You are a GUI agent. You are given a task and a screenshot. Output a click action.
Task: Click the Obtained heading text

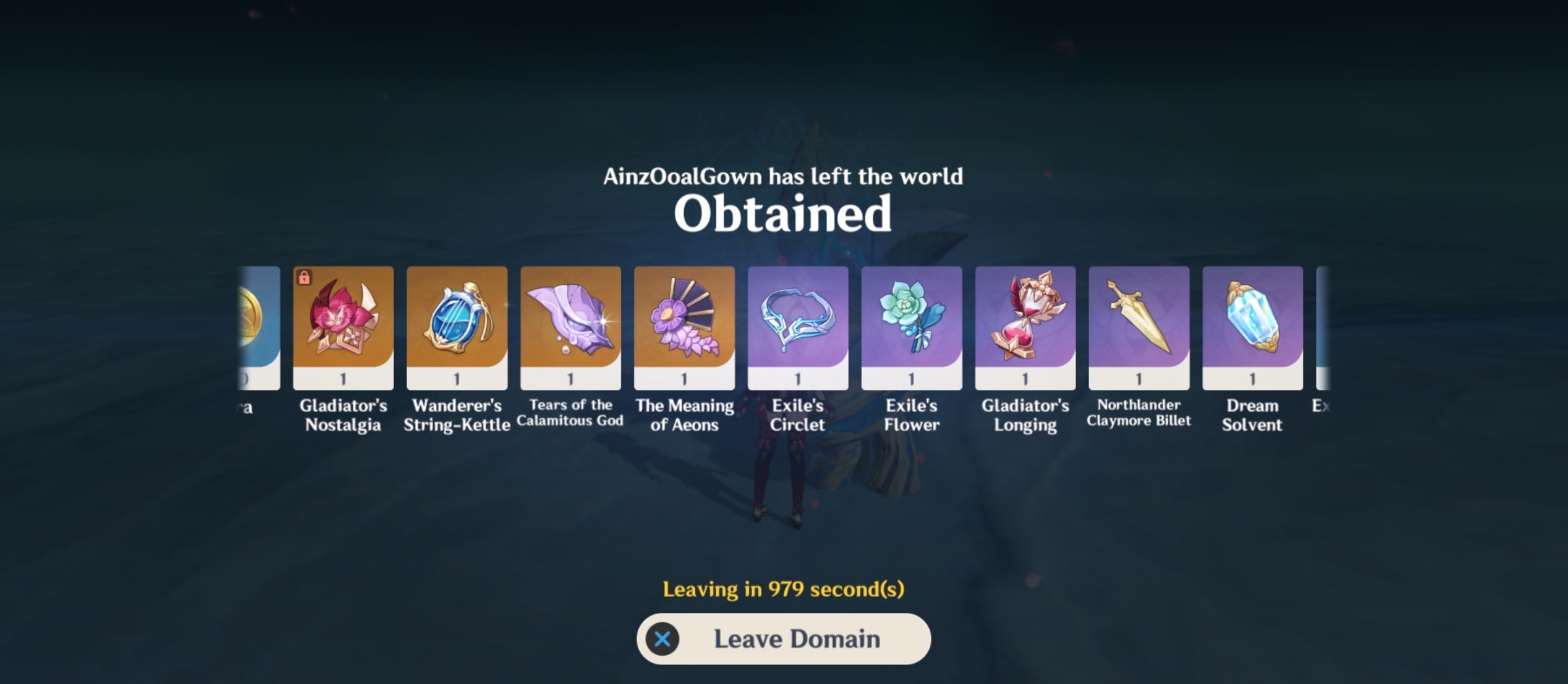783,214
